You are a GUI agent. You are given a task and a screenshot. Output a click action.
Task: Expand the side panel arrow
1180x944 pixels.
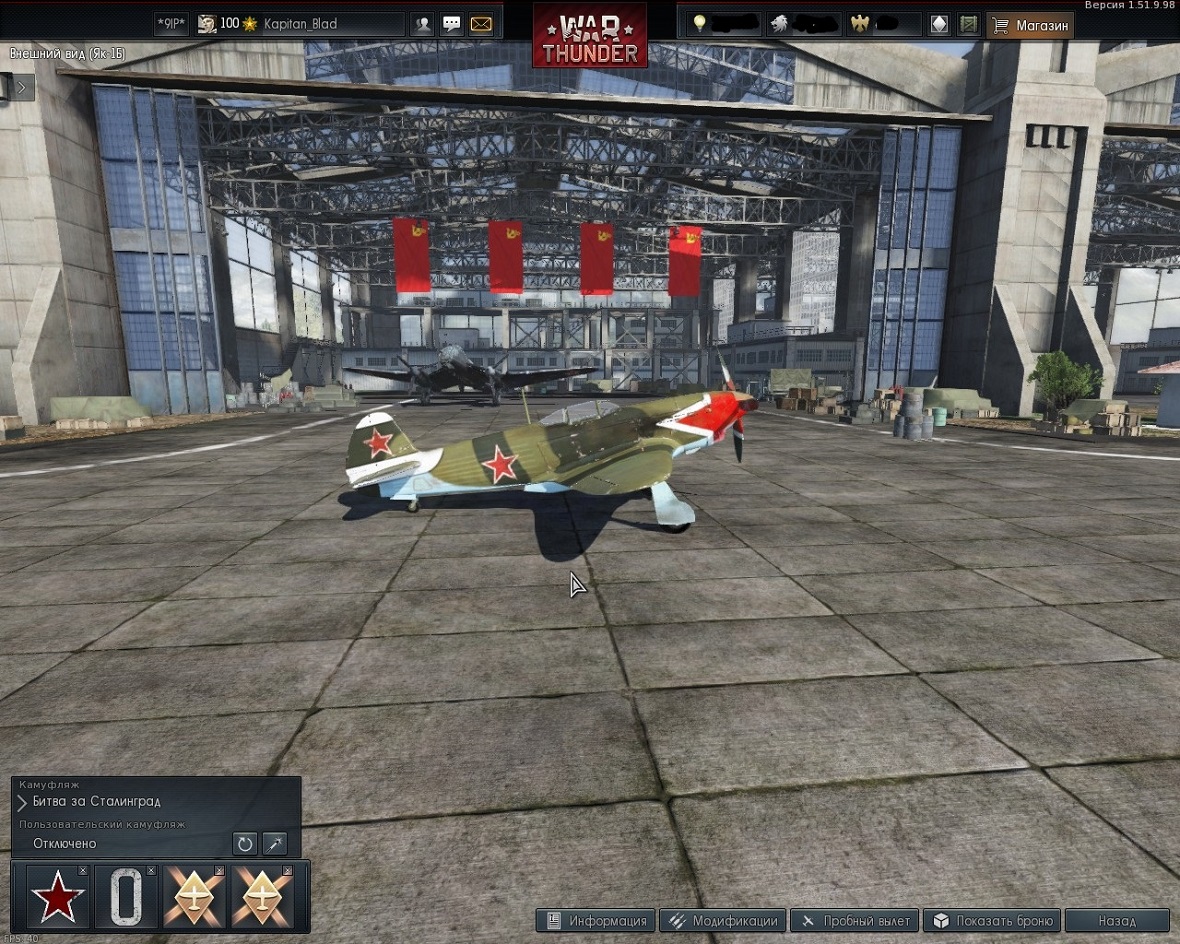coord(22,88)
